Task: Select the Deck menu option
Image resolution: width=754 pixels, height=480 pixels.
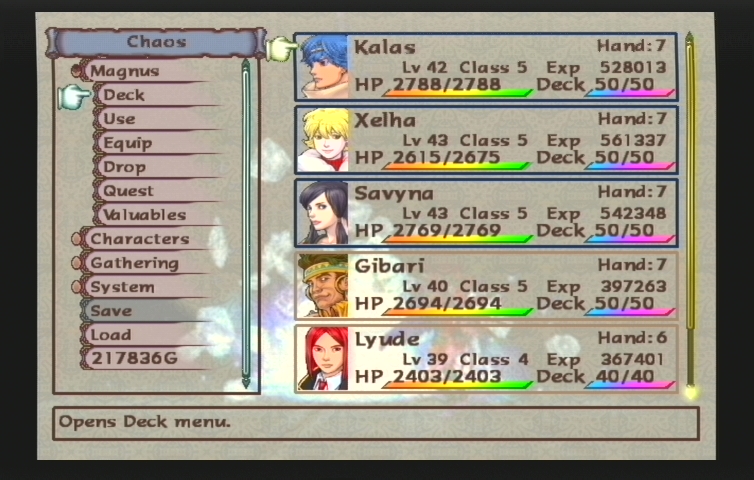Action: pos(124,95)
